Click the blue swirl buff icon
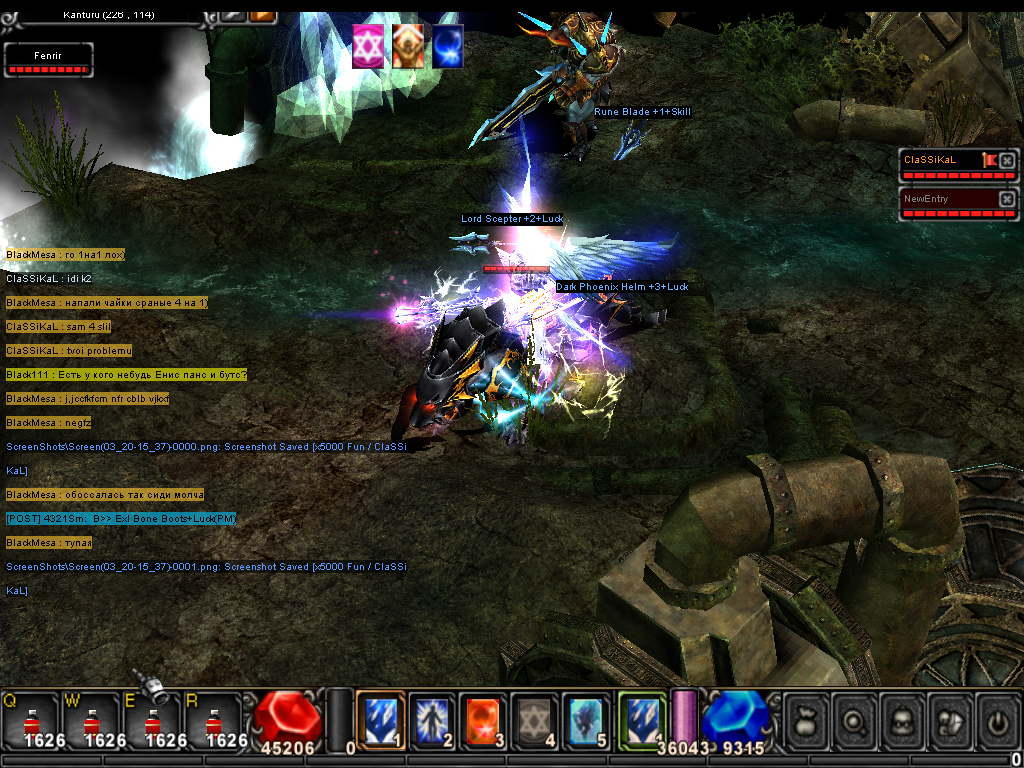Screen dimensions: 1024x768 447,47
